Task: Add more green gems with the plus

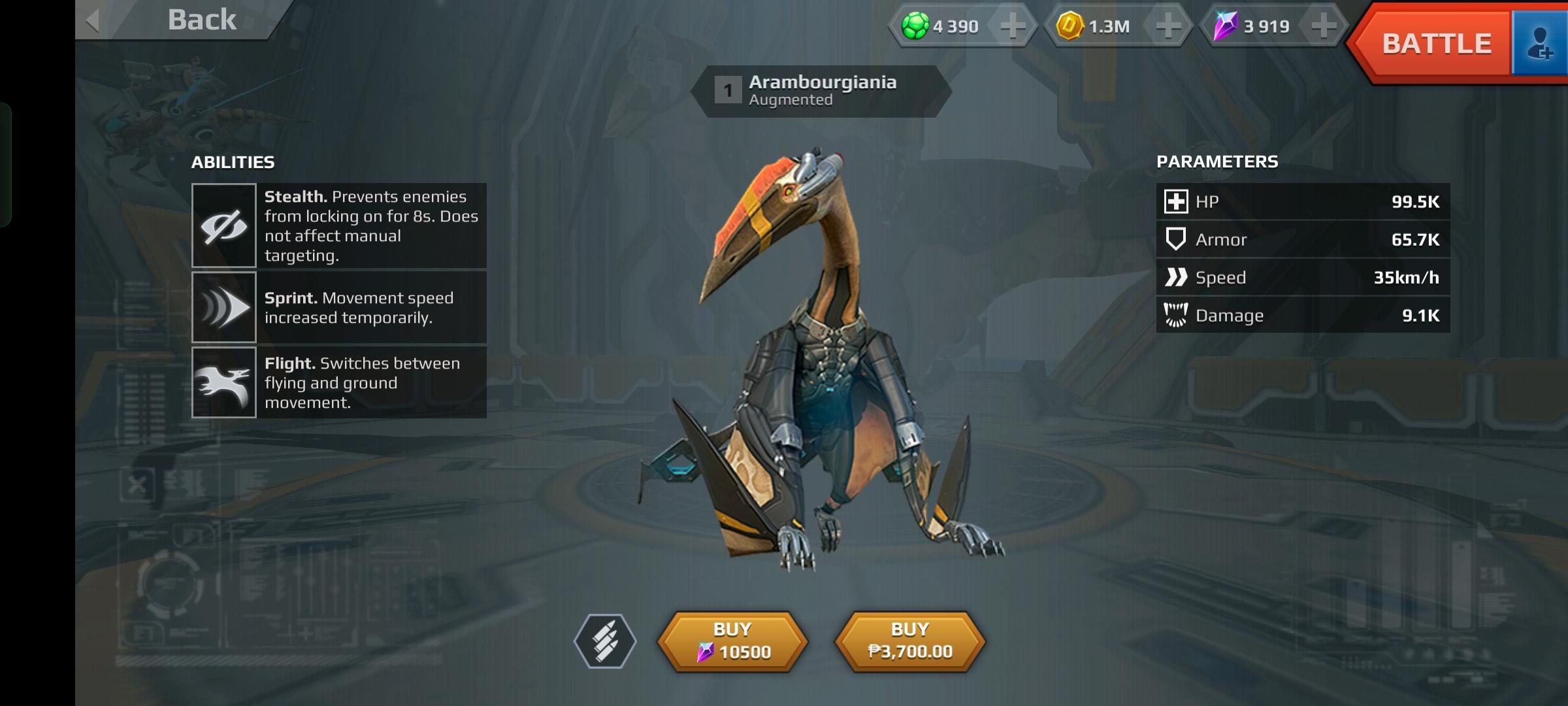Action: point(1012,27)
